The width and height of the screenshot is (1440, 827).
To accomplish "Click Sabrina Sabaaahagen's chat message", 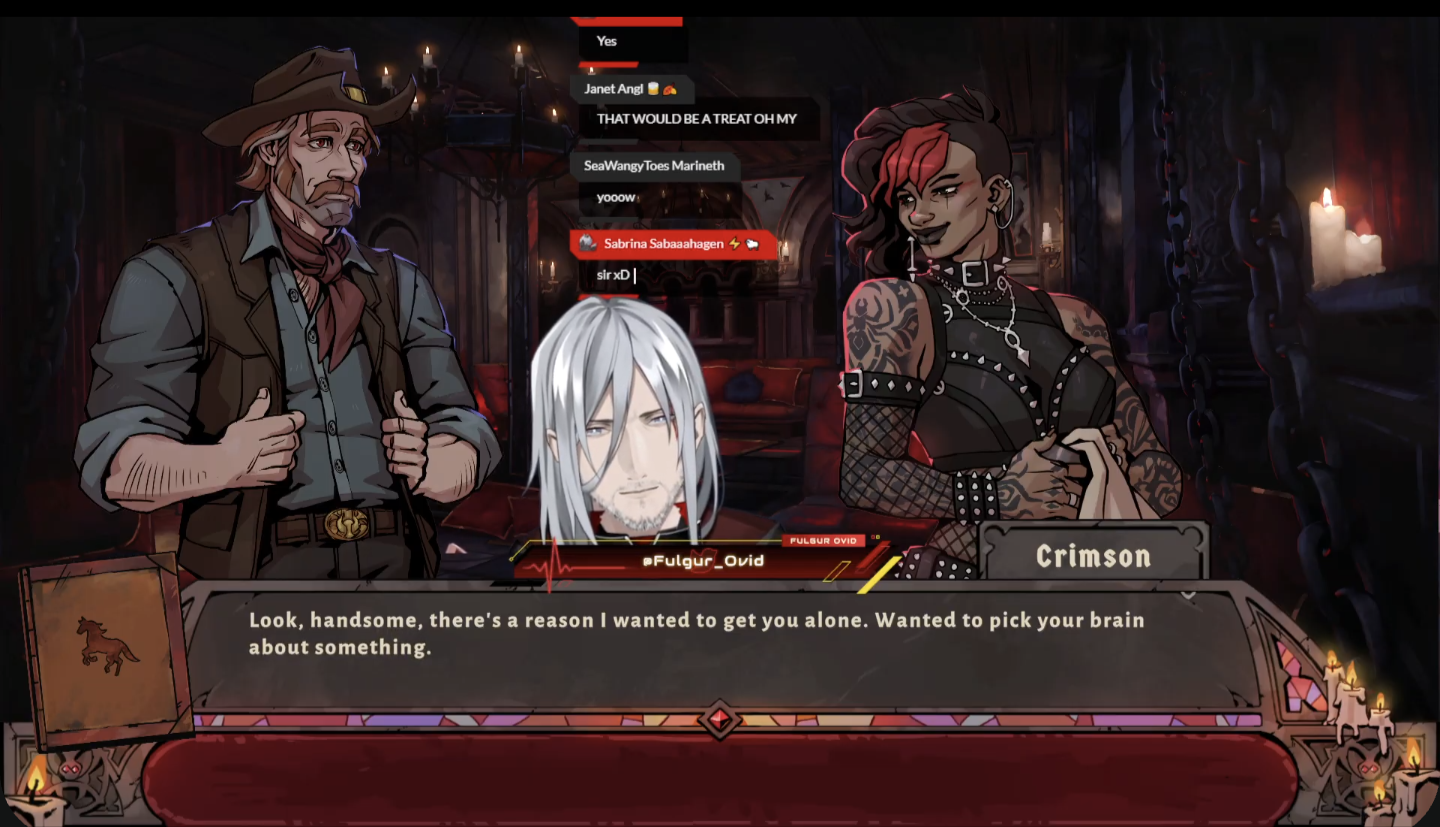I will 615,275.
